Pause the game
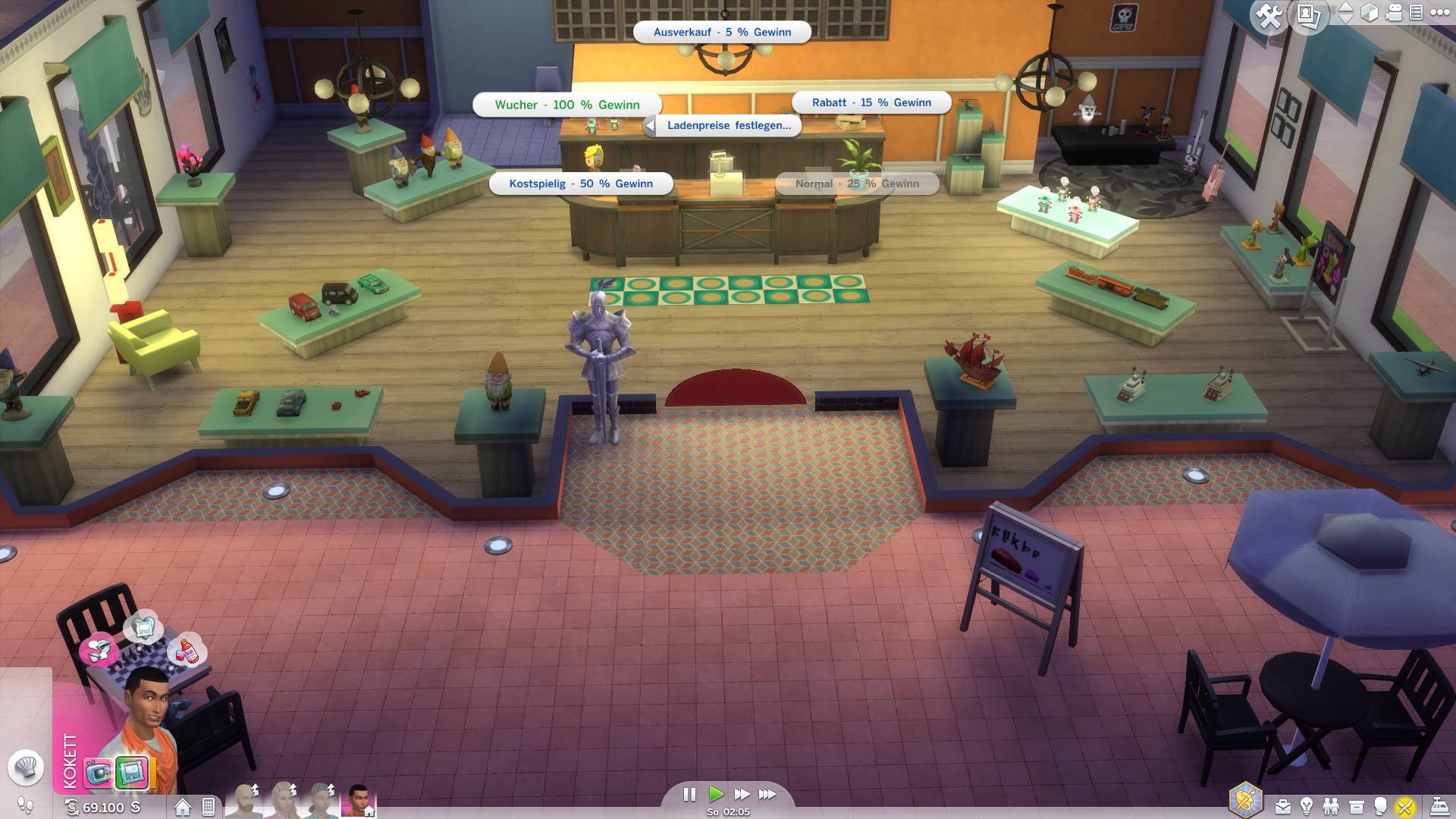1456x819 pixels. coord(689,794)
